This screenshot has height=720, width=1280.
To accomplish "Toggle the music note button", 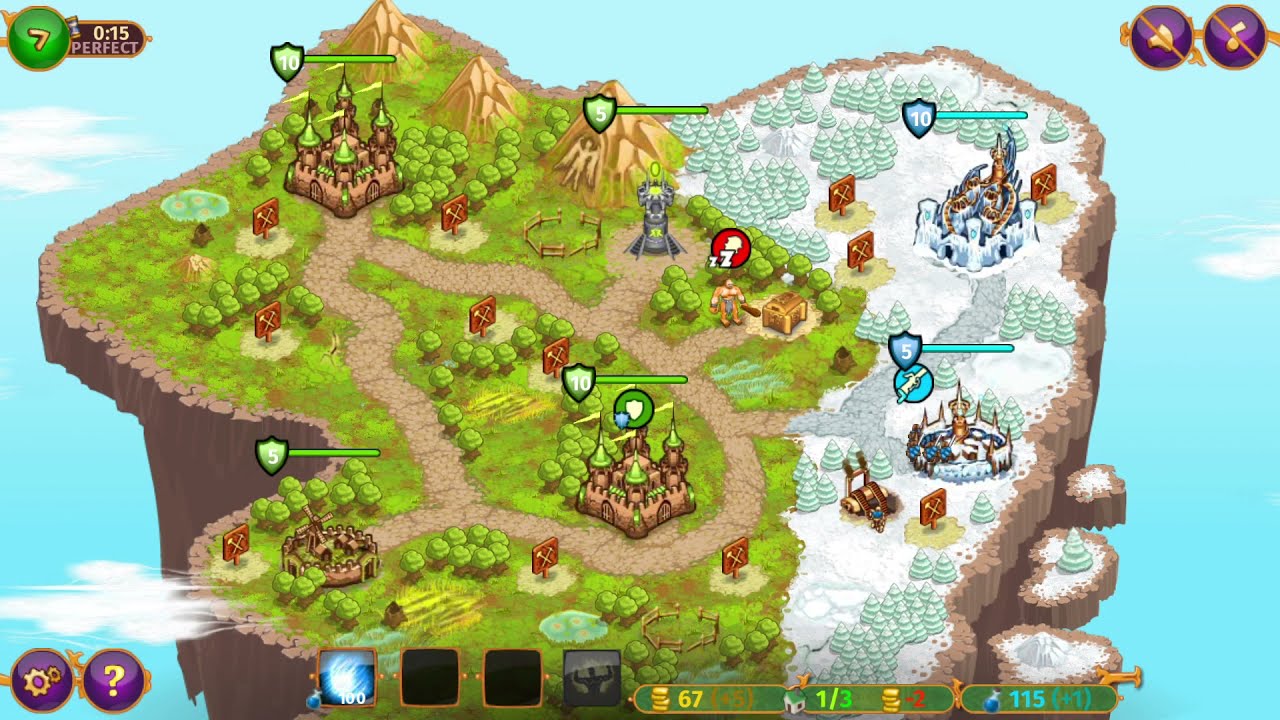I will 1236,37.
